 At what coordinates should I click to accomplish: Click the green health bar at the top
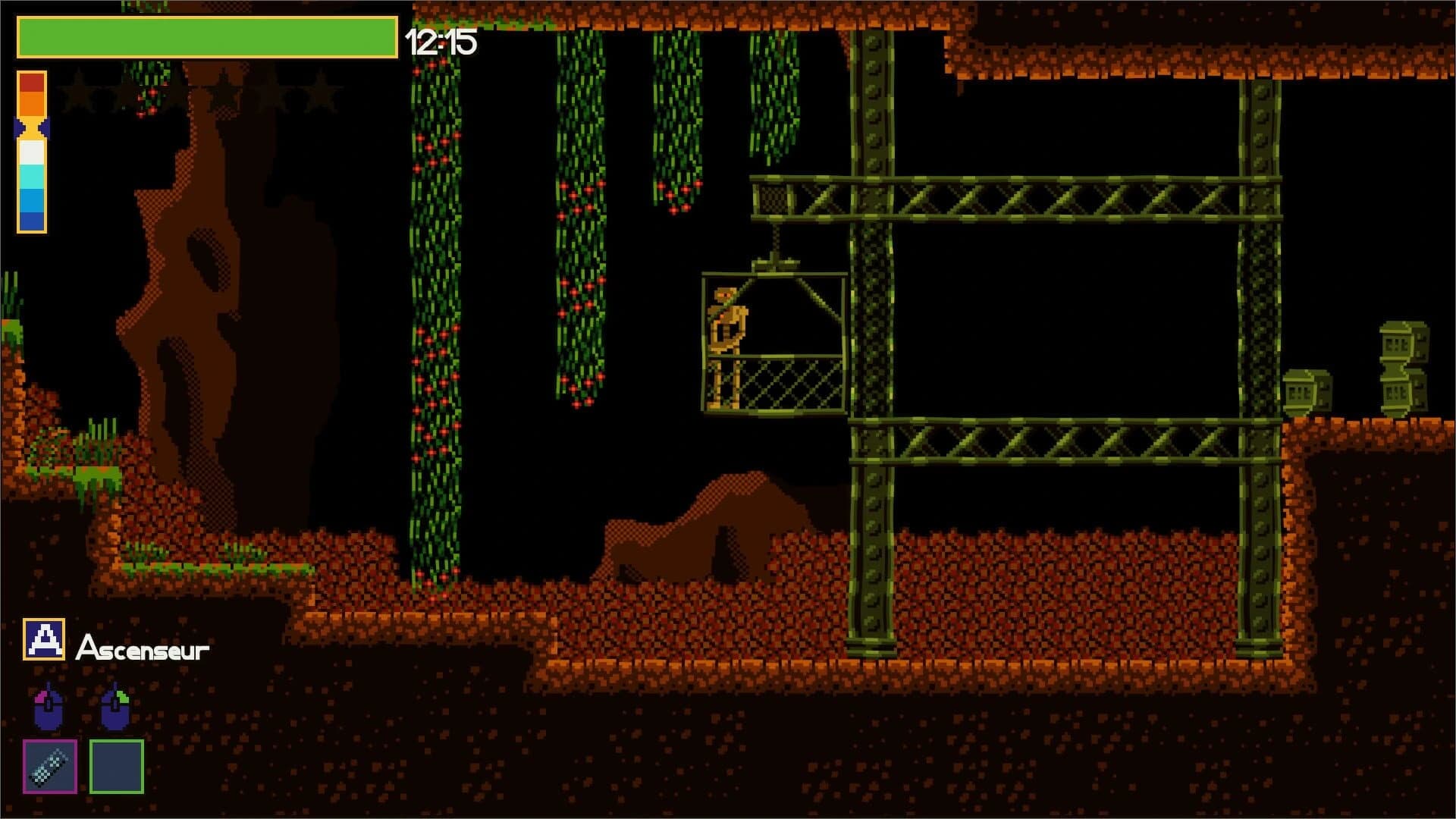pyautogui.click(x=205, y=36)
